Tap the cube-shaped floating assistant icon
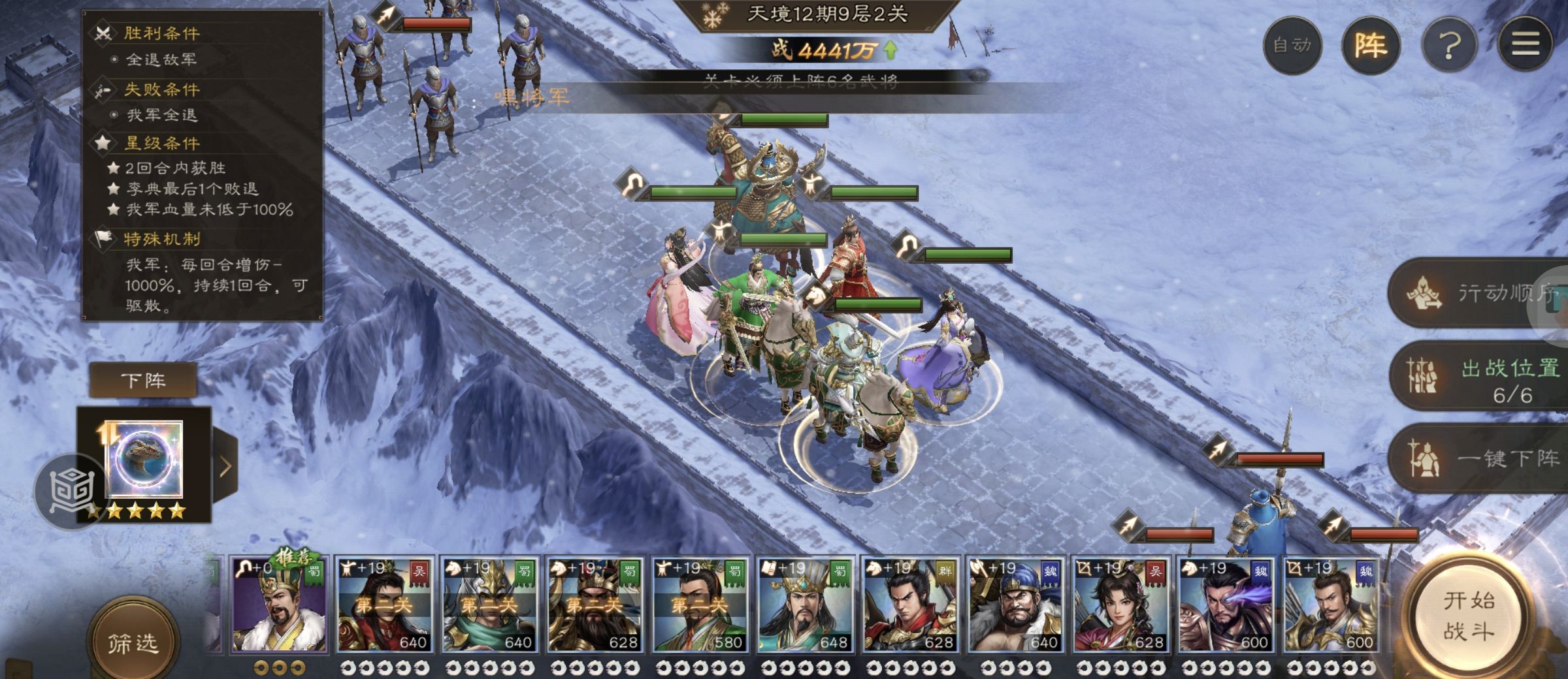1568x679 pixels. pos(71,491)
